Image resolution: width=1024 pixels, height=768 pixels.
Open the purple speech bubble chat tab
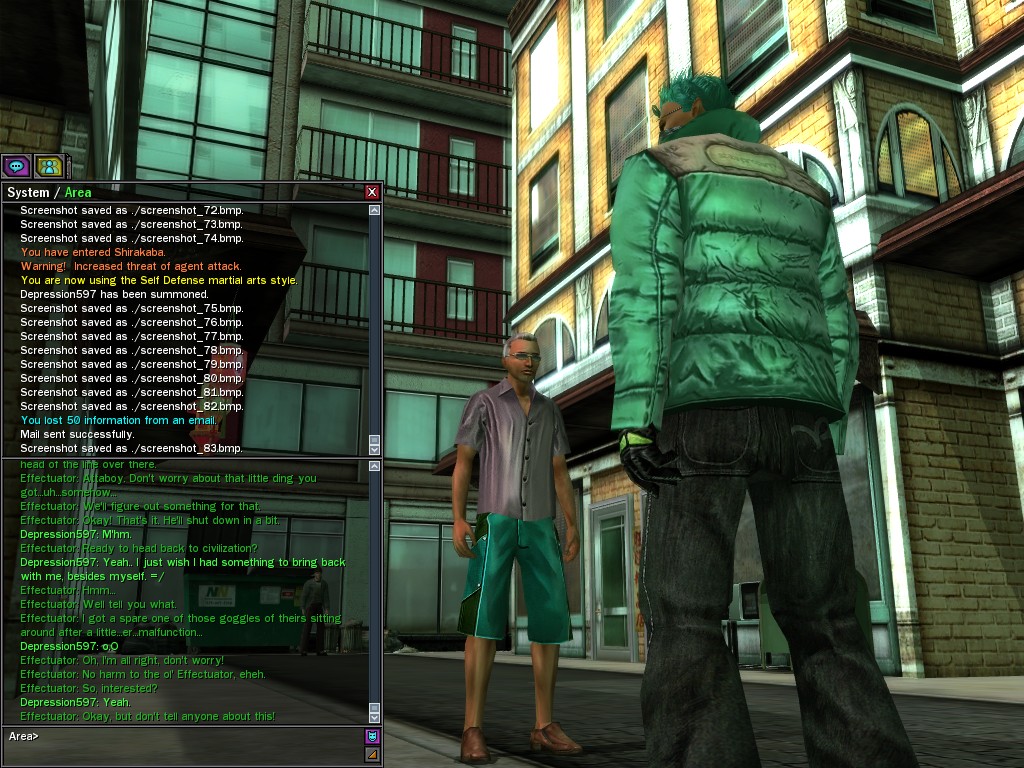[x=16, y=166]
